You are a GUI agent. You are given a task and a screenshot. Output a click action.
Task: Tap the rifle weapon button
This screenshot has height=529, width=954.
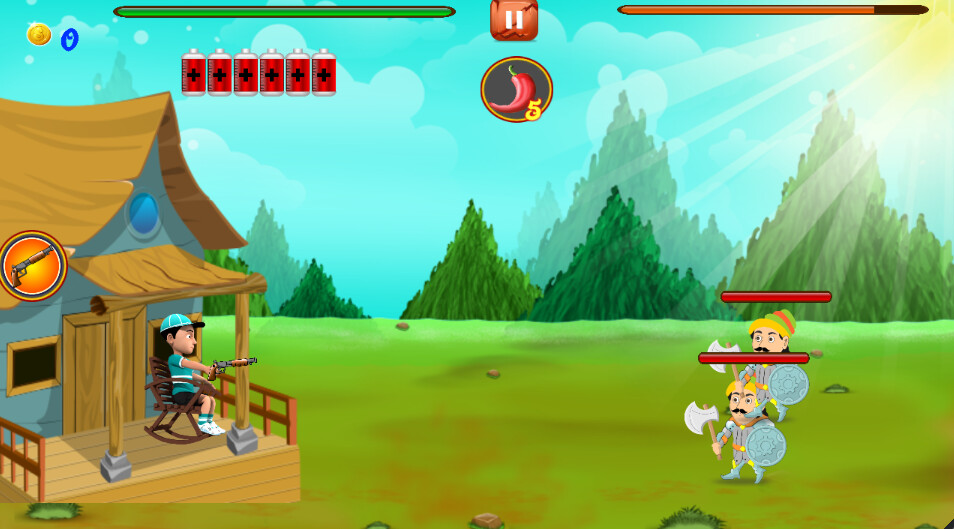(32, 266)
